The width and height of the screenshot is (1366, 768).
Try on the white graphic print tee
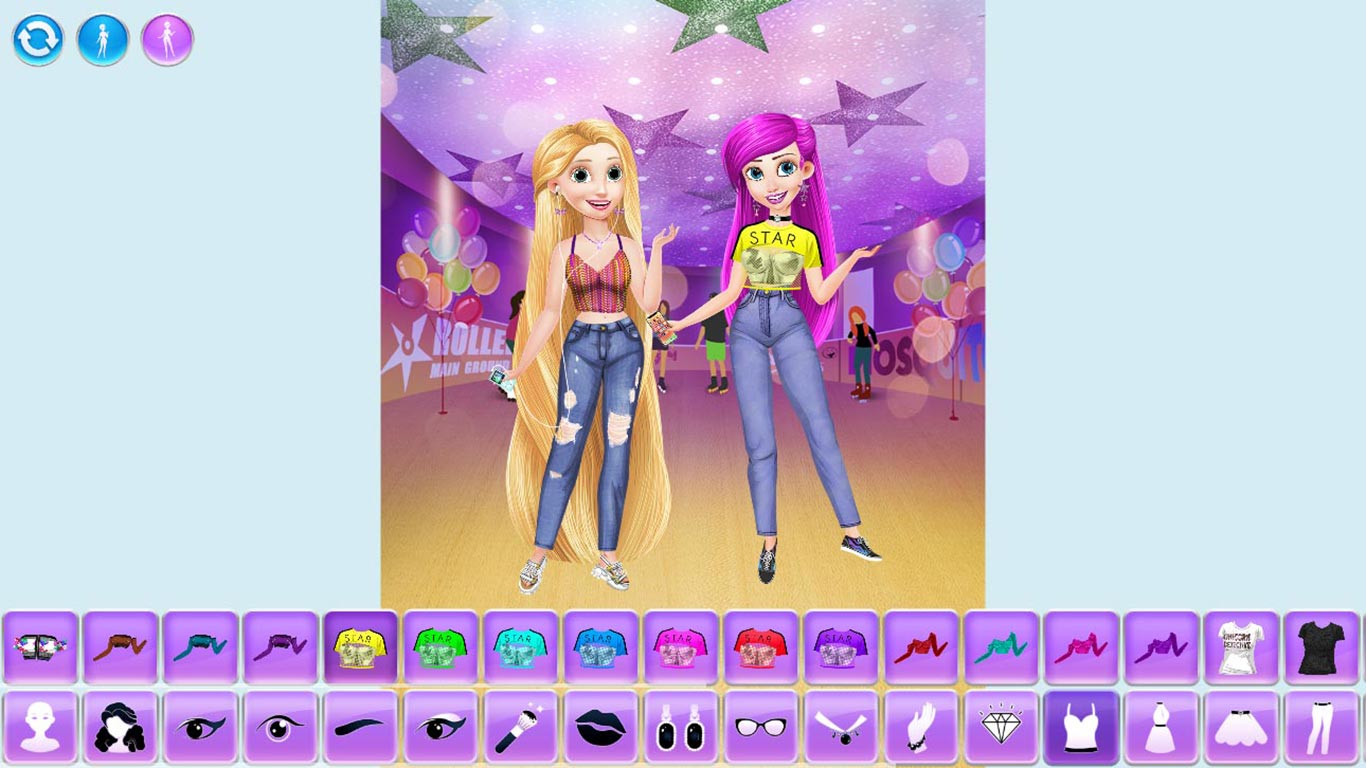point(1243,648)
